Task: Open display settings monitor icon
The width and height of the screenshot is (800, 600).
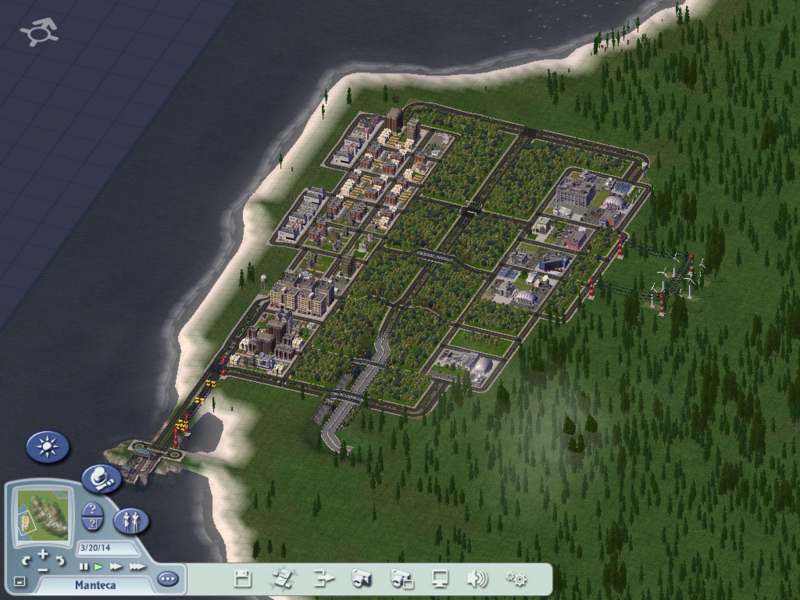Action: pos(440,578)
